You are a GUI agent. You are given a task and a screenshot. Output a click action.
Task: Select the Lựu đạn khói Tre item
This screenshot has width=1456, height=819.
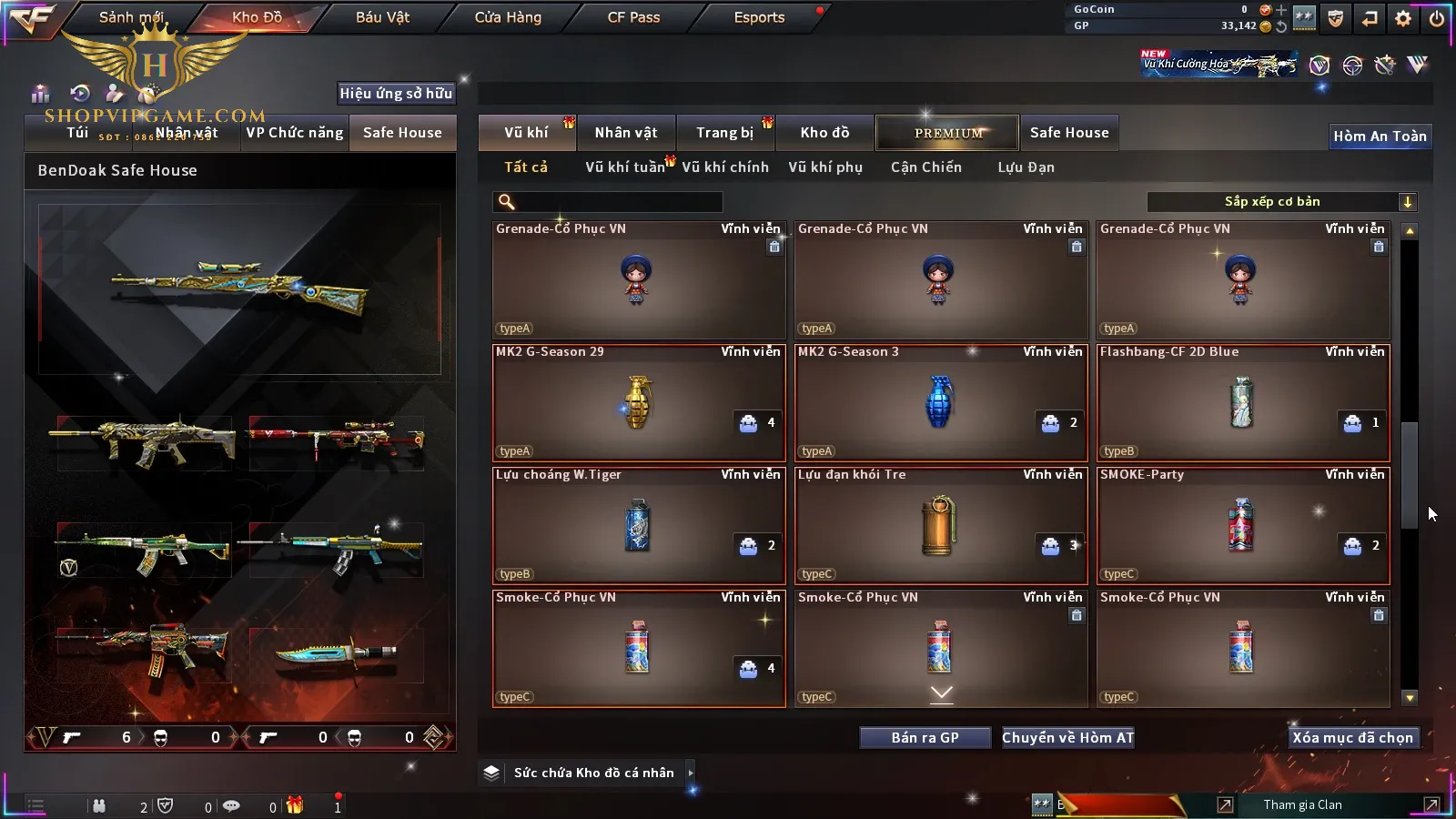[941, 526]
